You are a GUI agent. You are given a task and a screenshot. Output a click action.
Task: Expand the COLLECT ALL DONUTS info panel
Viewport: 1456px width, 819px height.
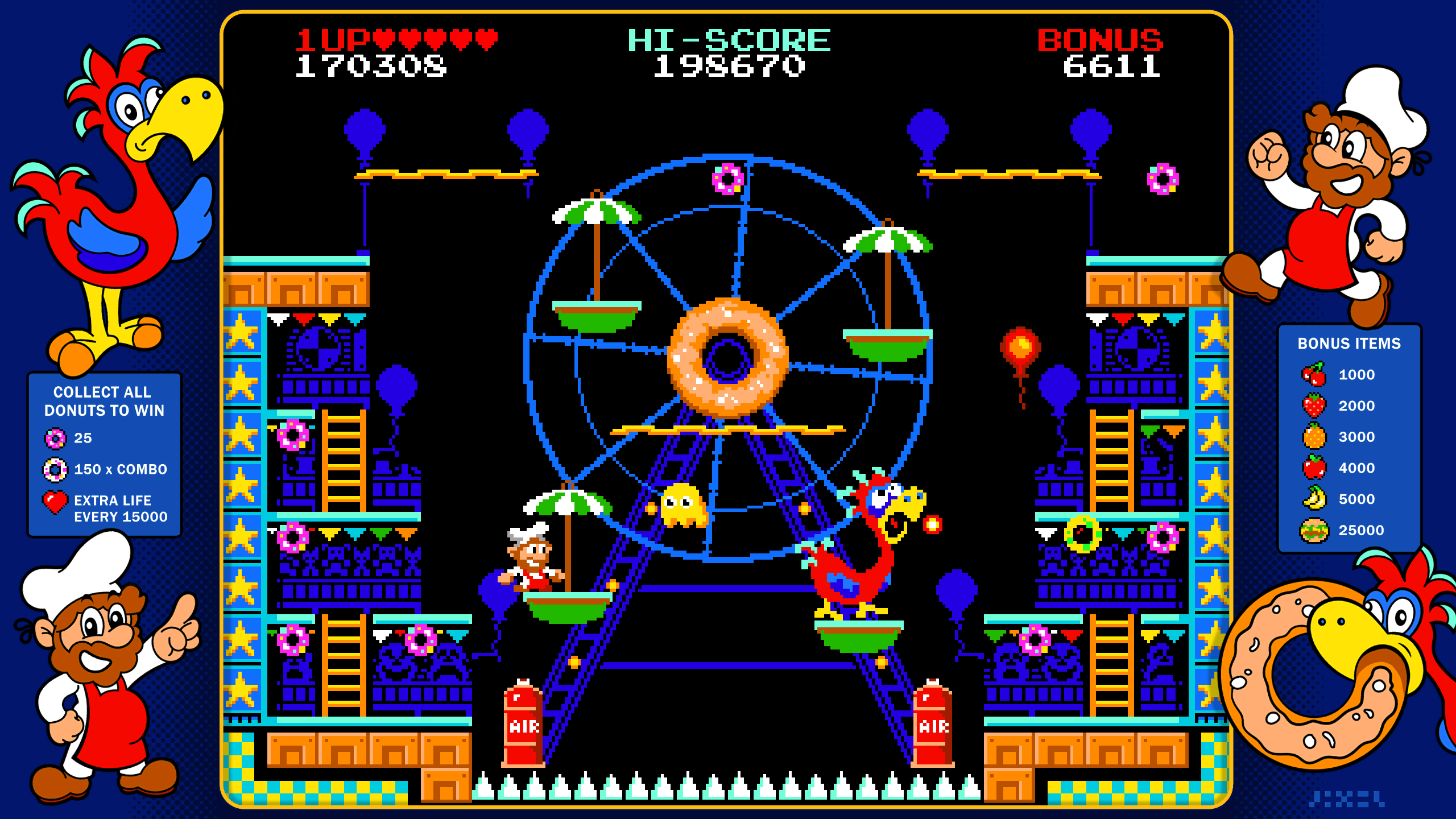pos(105,401)
